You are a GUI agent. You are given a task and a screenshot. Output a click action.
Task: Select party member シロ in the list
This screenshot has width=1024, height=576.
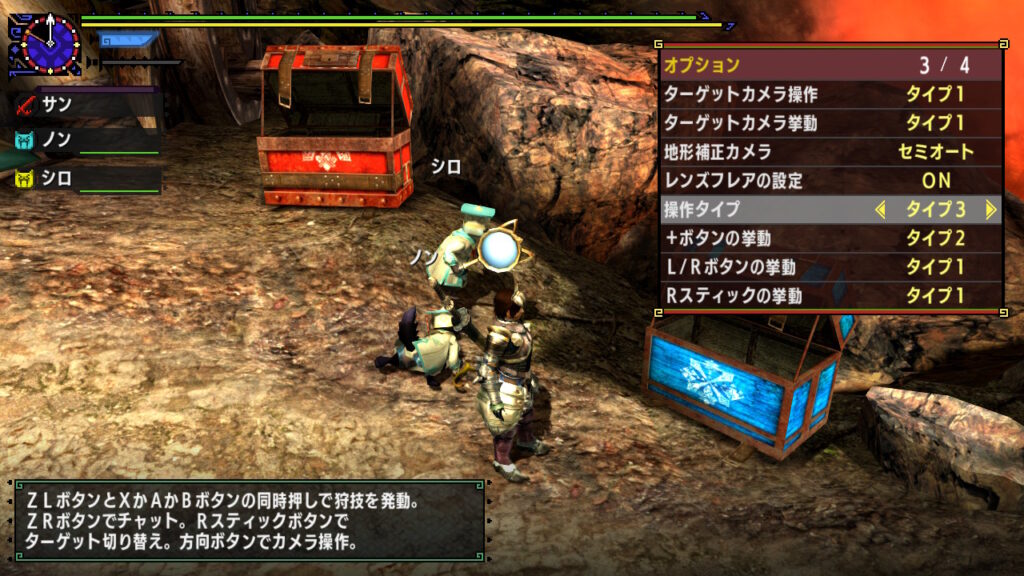click(86, 179)
